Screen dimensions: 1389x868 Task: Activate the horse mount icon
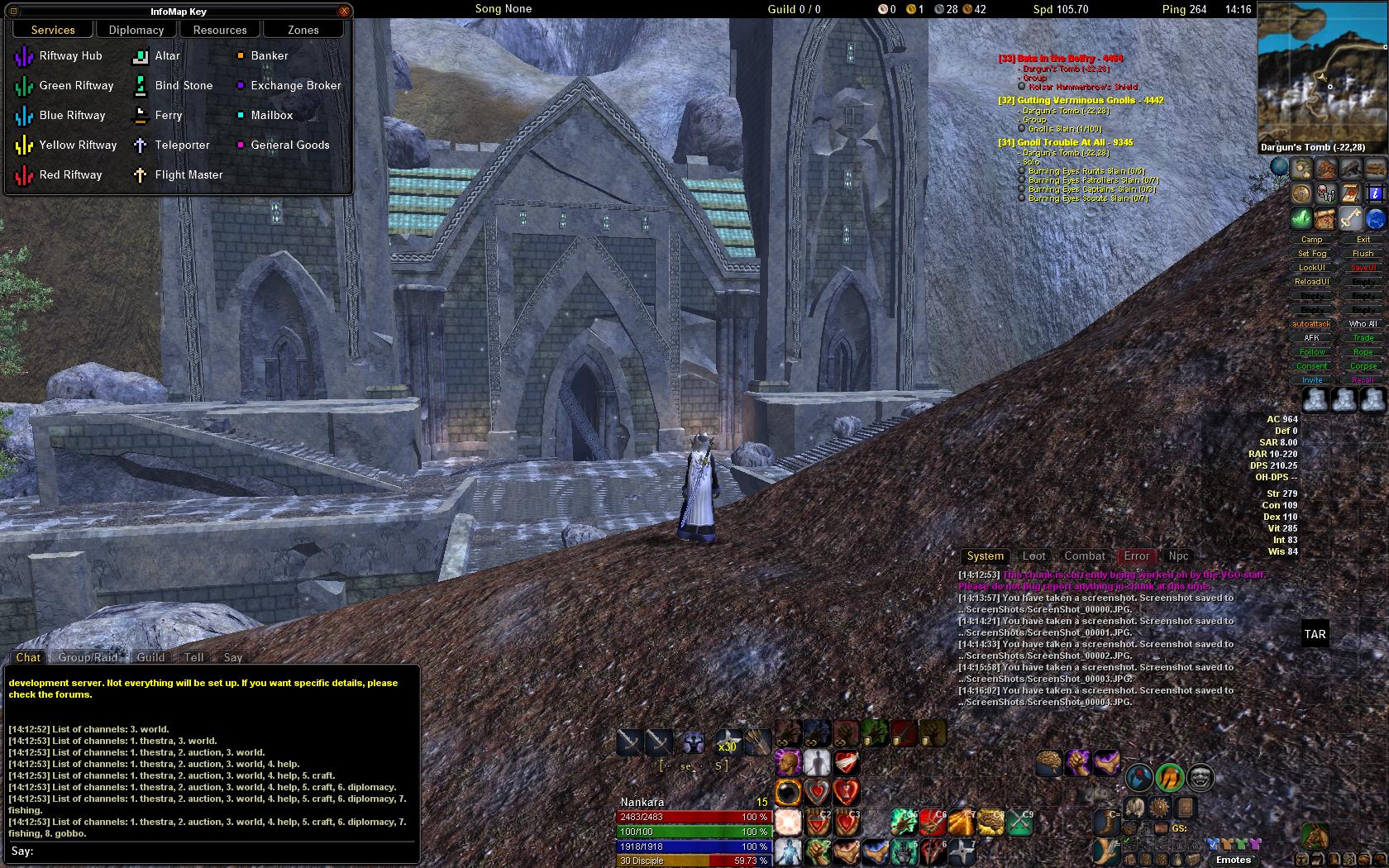point(1315,835)
